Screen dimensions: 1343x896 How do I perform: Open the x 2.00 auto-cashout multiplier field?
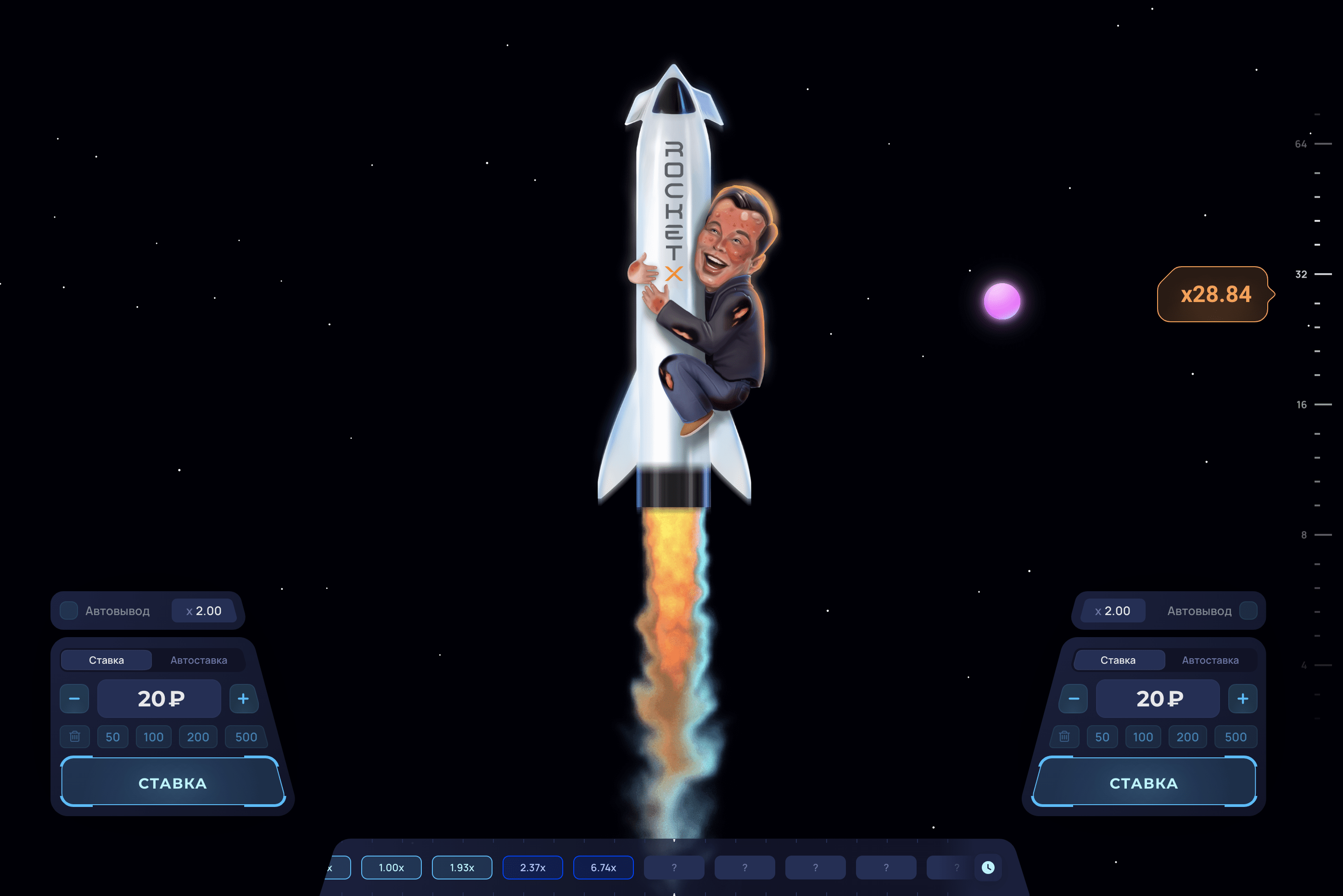[x=204, y=610]
